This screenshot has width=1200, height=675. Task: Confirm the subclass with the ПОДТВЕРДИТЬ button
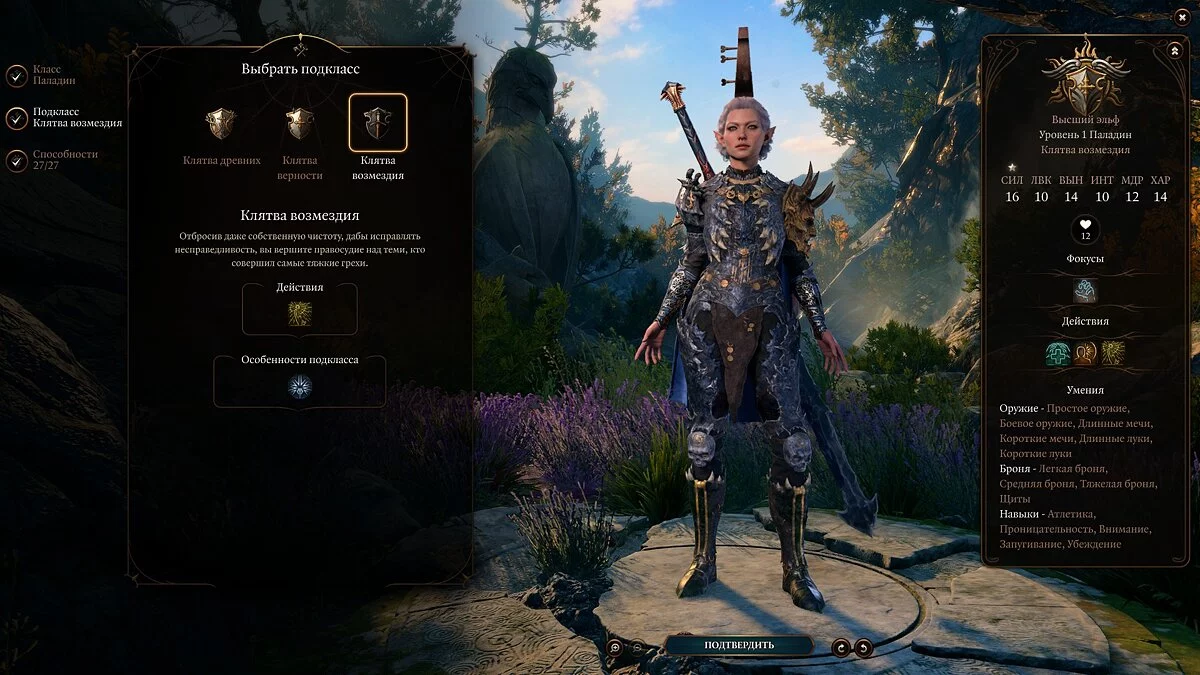pyautogui.click(x=738, y=645)
